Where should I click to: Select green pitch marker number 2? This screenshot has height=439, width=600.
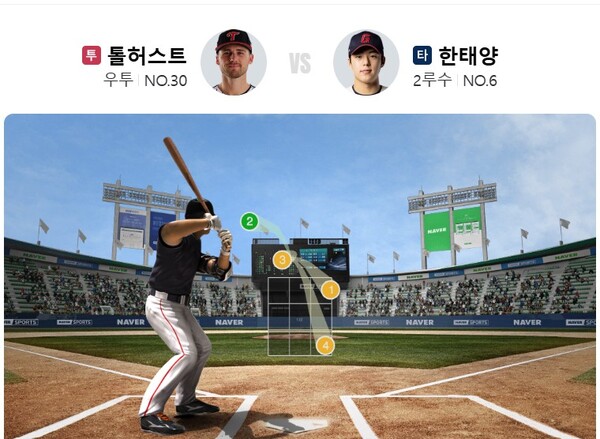click(x=250, y=222)
